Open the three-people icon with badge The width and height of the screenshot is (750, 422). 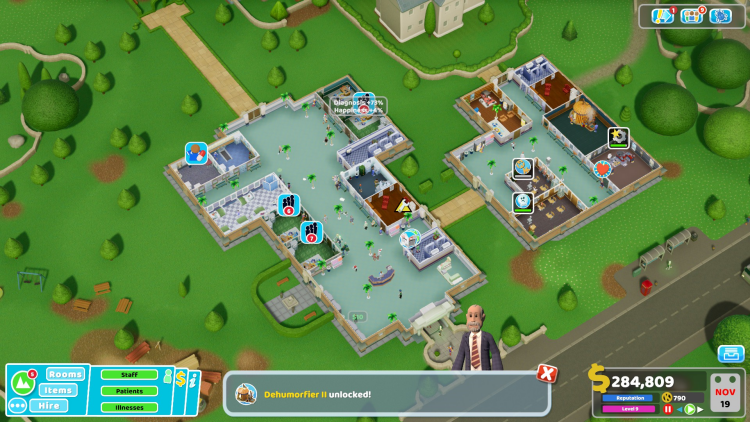[x=692, y=16]
